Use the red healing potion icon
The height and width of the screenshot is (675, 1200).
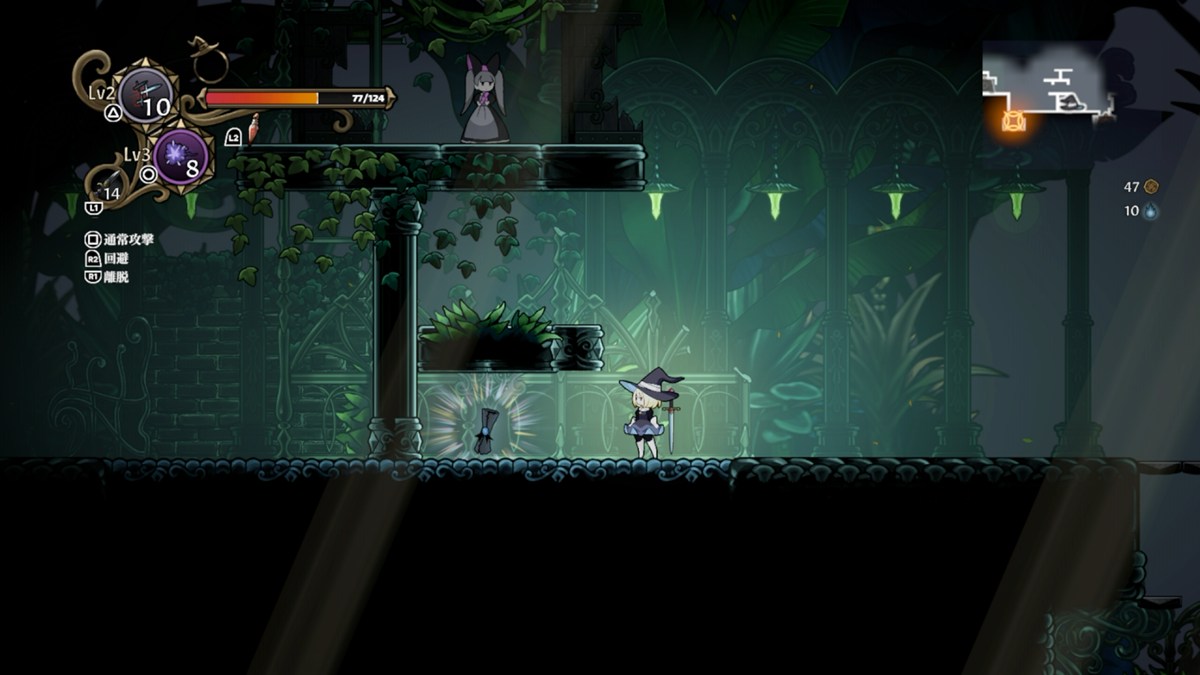(x=254, y=127)
